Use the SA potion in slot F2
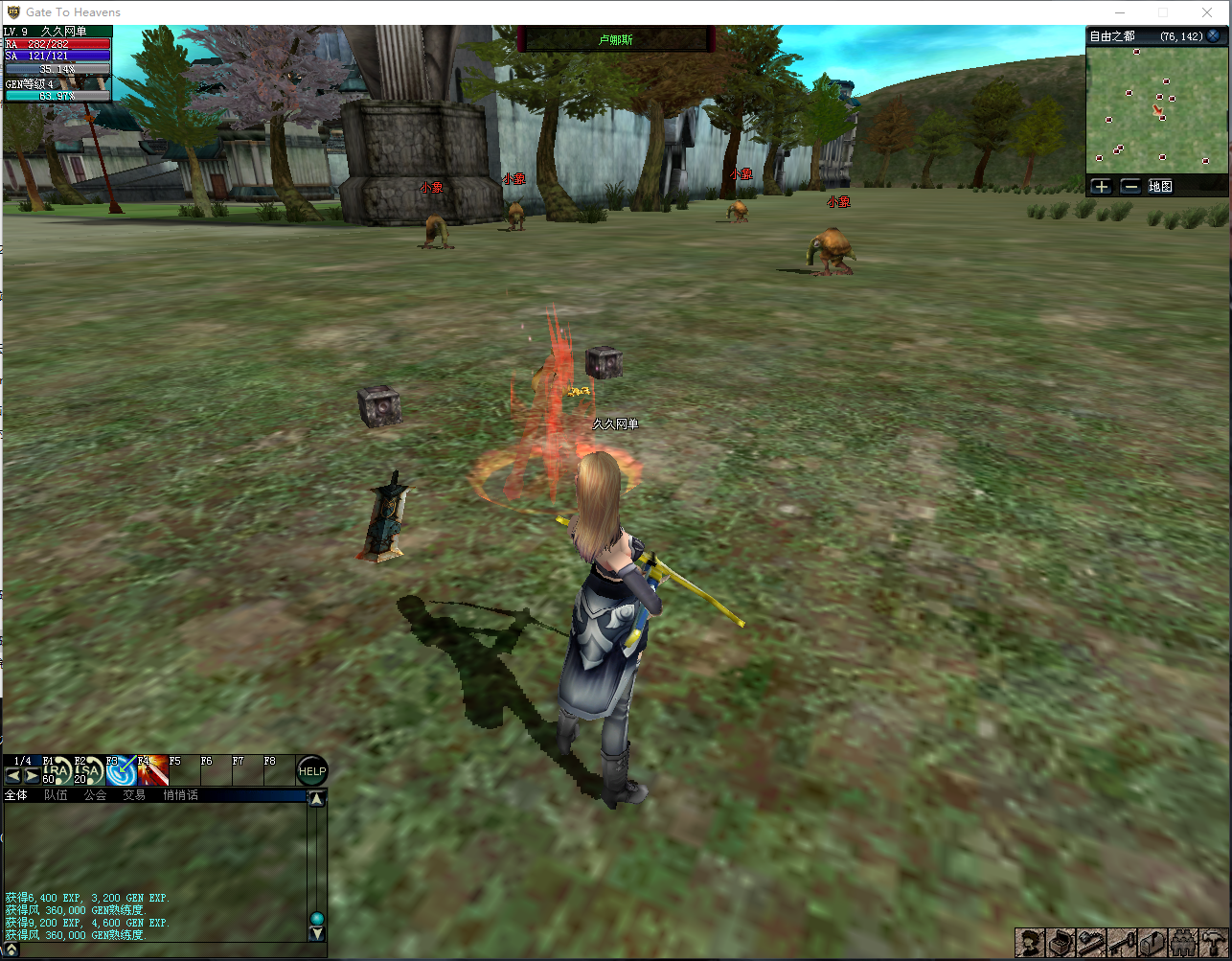Screen dimensions: 1232x961 coord(88,771)
